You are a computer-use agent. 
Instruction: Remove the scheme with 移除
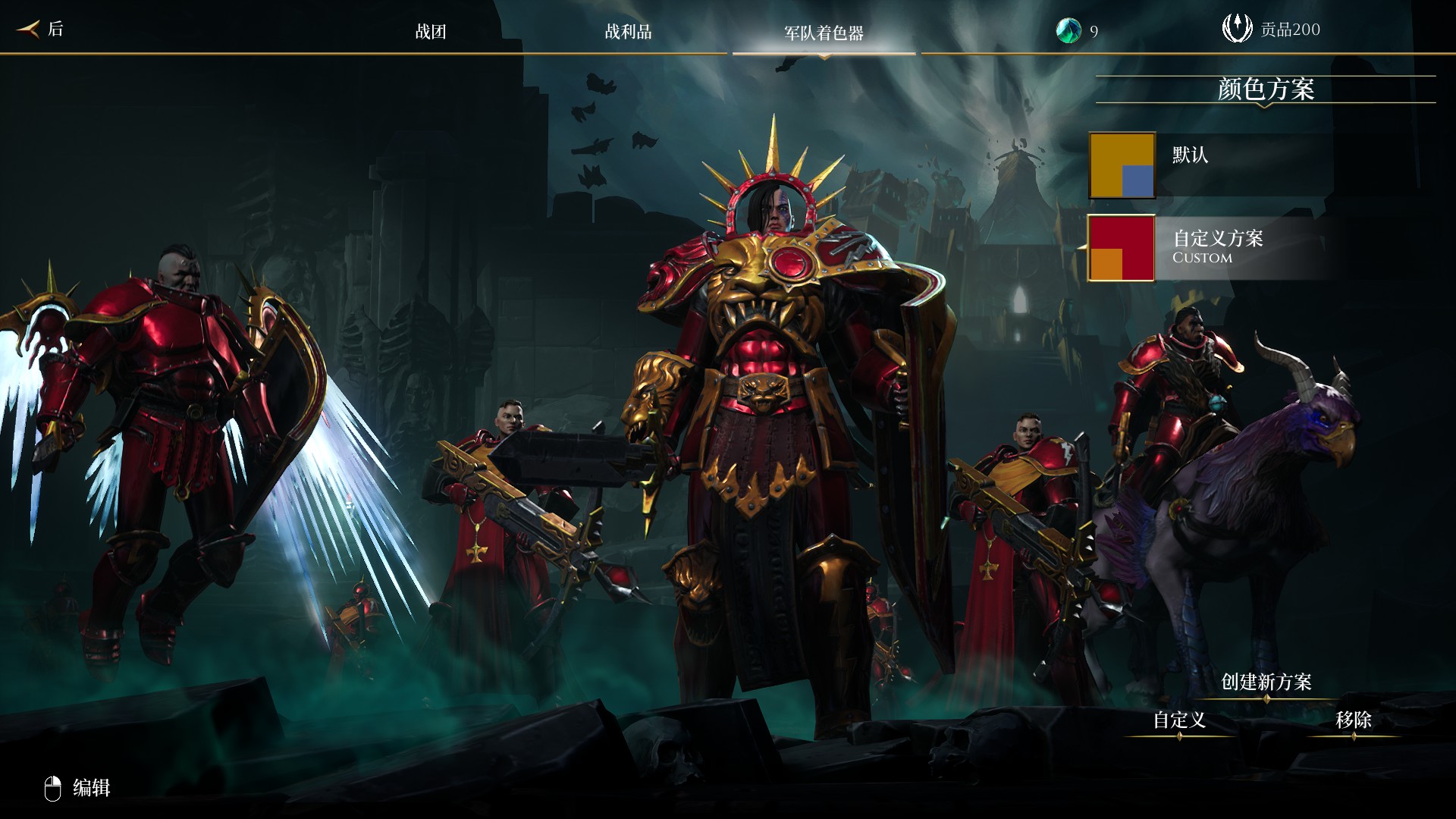1353,720
